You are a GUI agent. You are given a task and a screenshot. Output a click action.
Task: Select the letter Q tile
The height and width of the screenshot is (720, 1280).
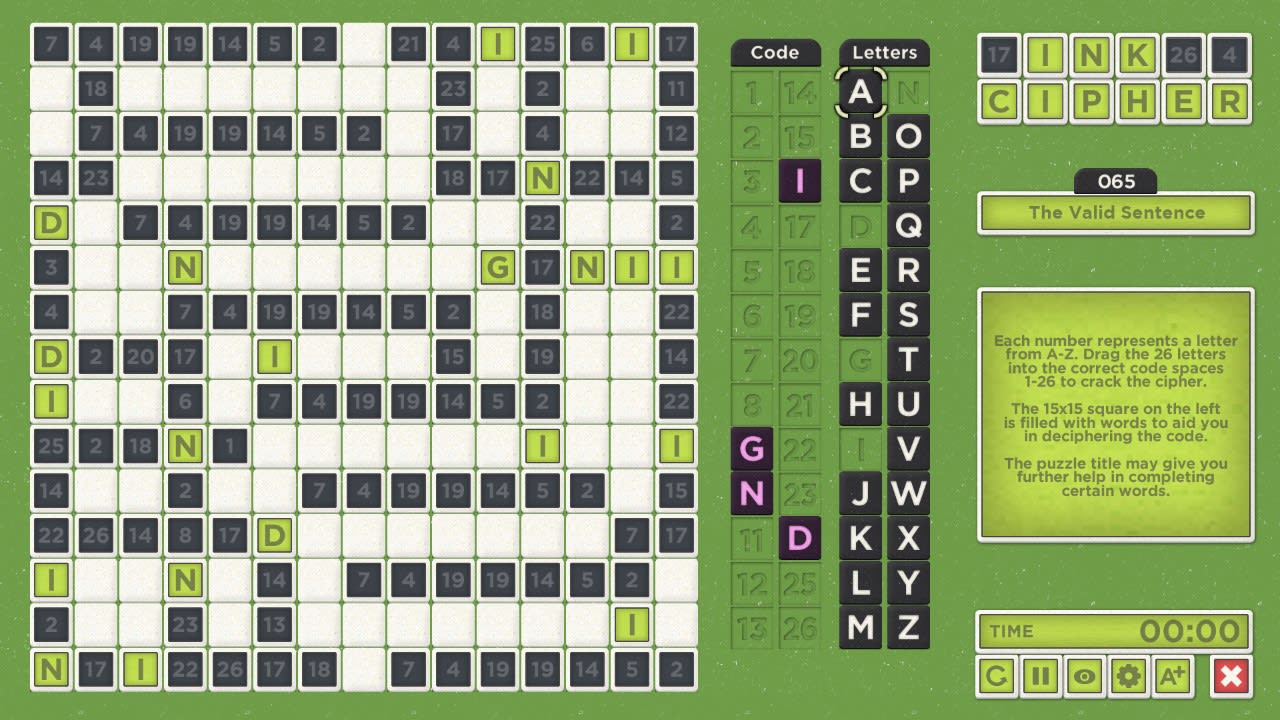point(908,226)
